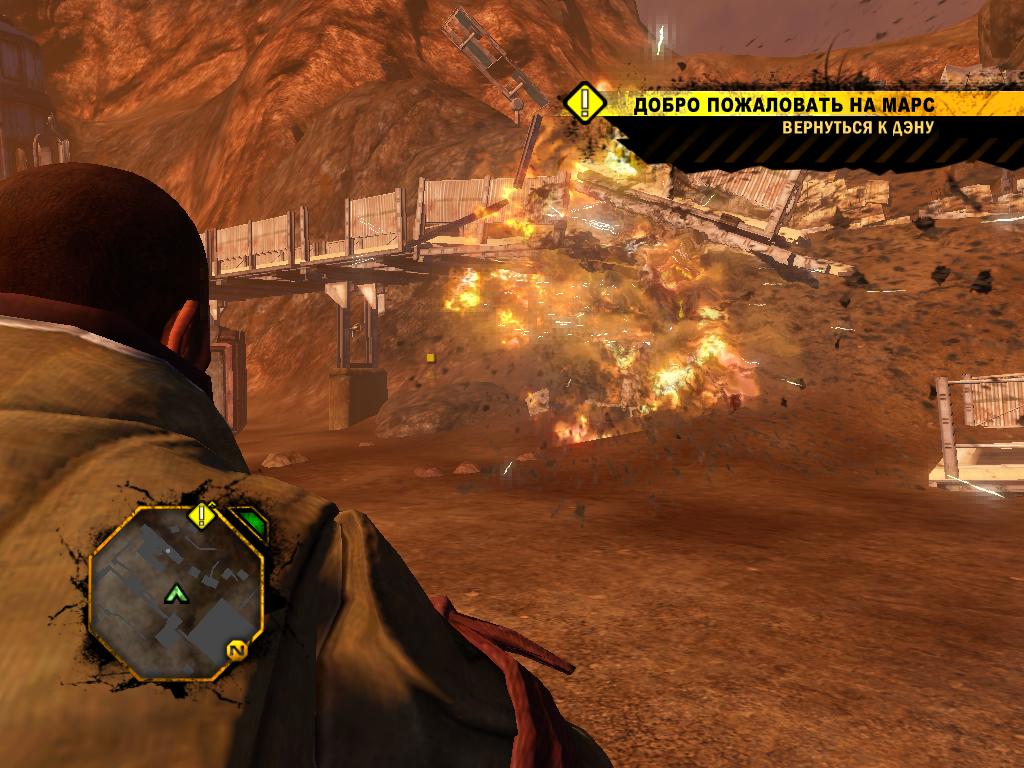Click the north compass indicator on minimap

(x=237, y=650)
